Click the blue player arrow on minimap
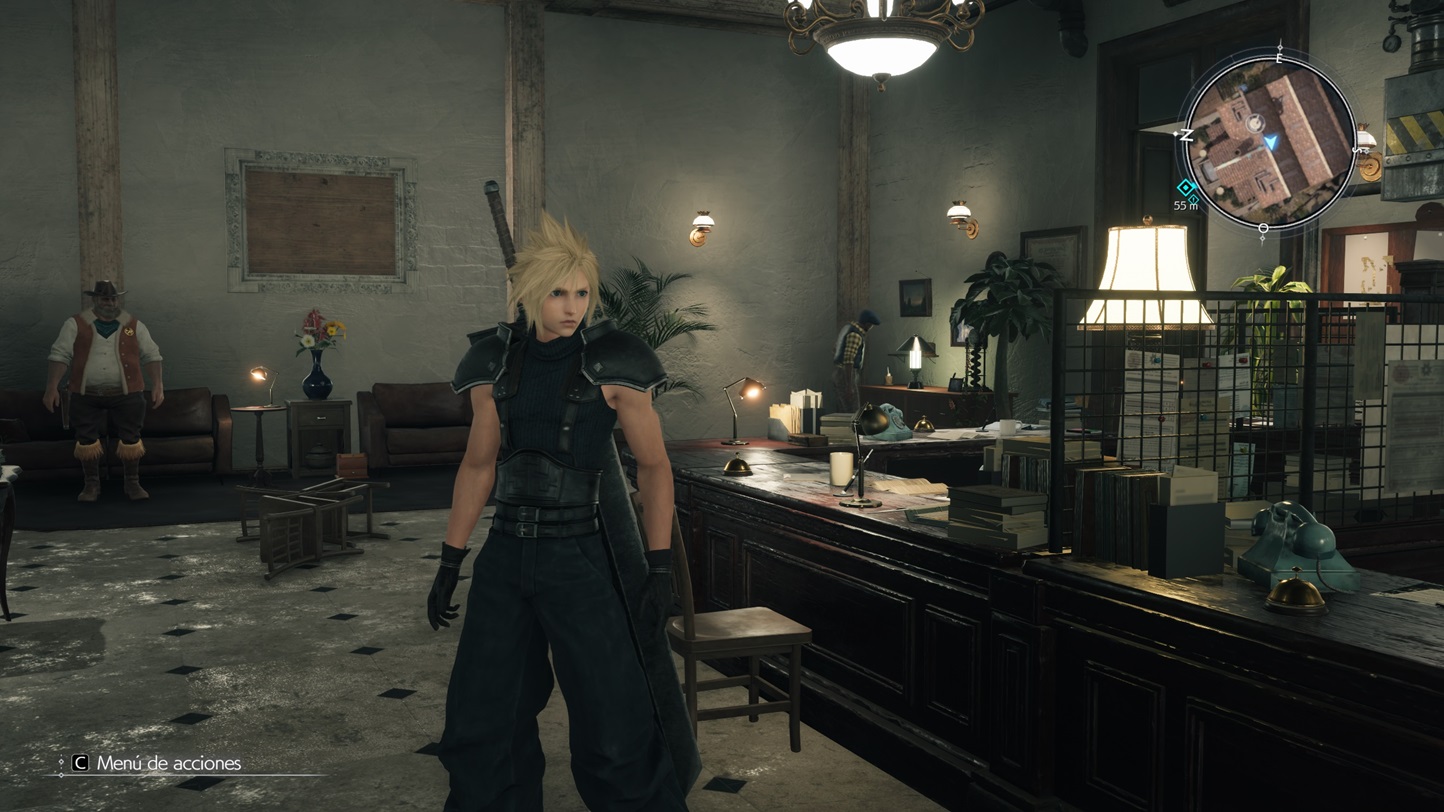 (1271, 143)
